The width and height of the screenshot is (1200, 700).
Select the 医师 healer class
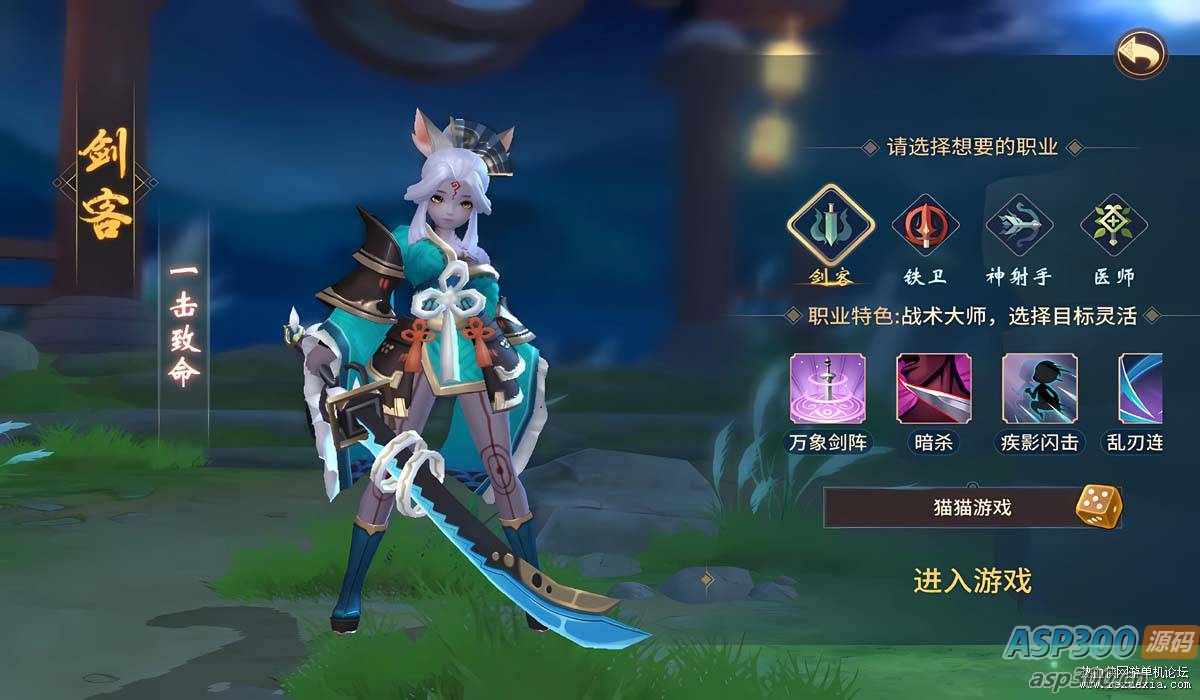tap(1113, 227)
